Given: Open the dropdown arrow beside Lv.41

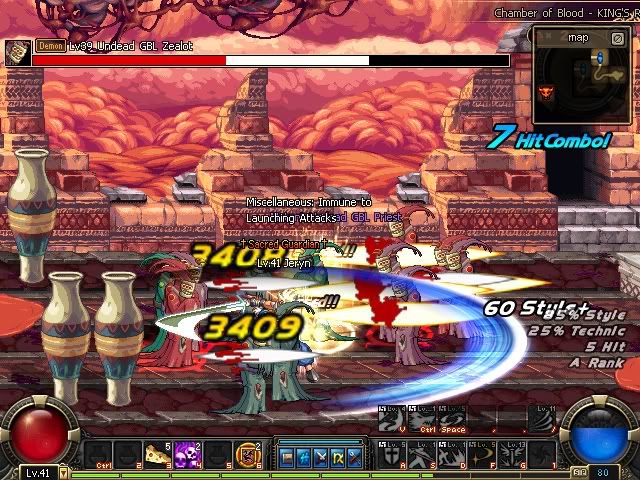Looking at the screenshot, I should coord(63,473).
